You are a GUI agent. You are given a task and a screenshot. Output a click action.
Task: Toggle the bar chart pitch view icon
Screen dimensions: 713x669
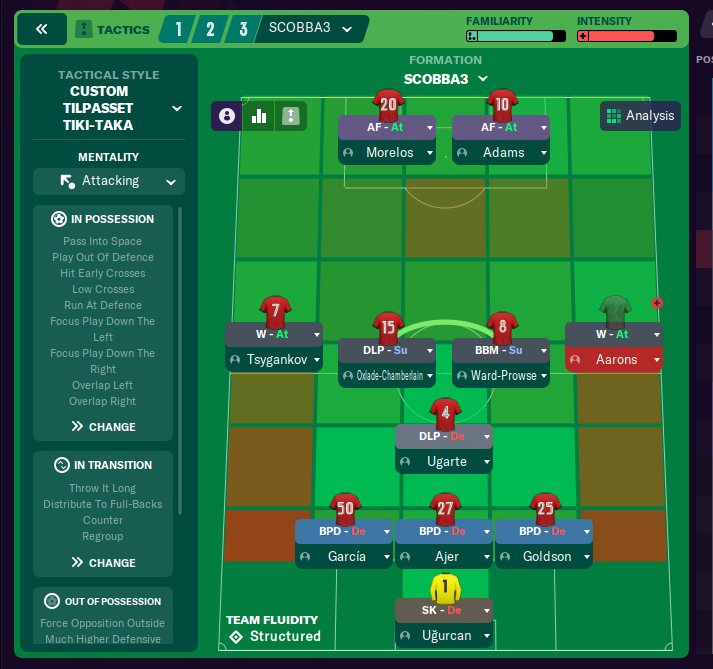point(259,116)
